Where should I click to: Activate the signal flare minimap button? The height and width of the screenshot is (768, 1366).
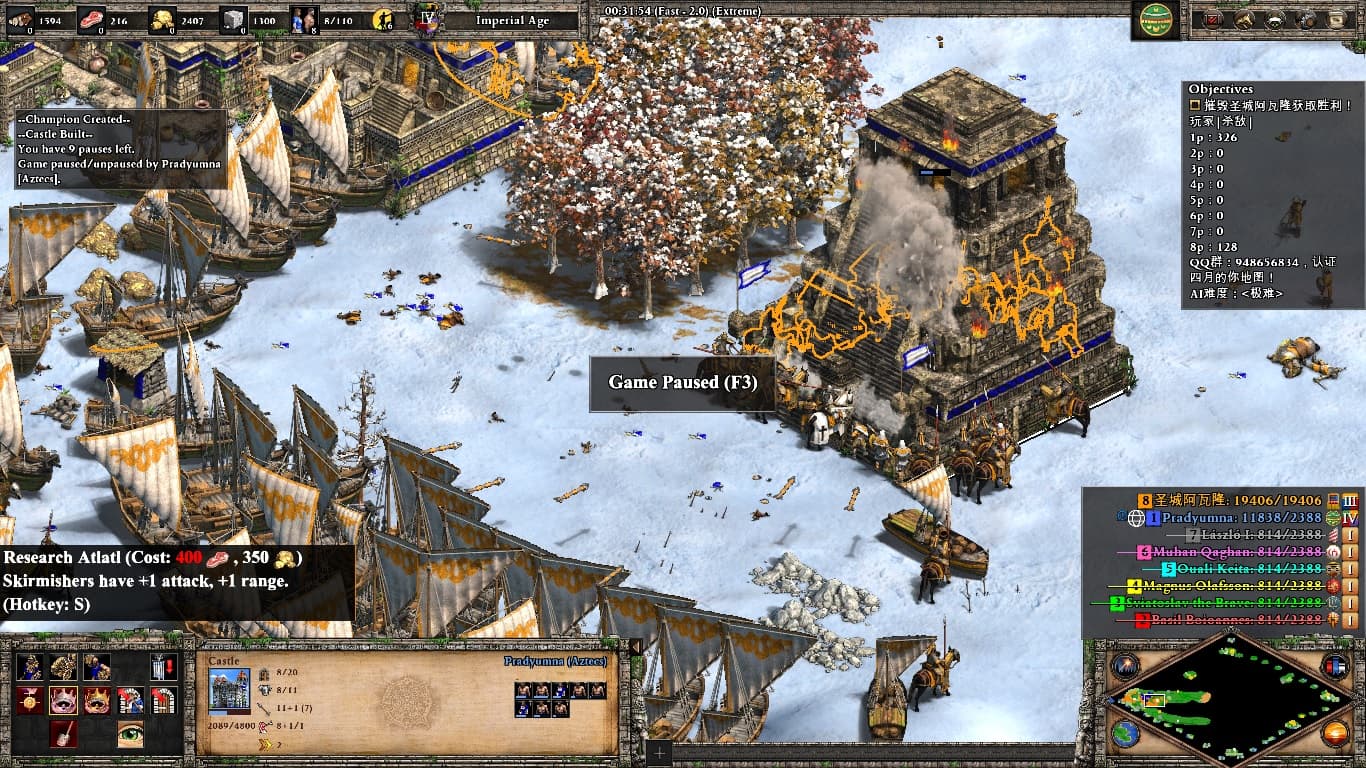click(x=1126, y=666)
